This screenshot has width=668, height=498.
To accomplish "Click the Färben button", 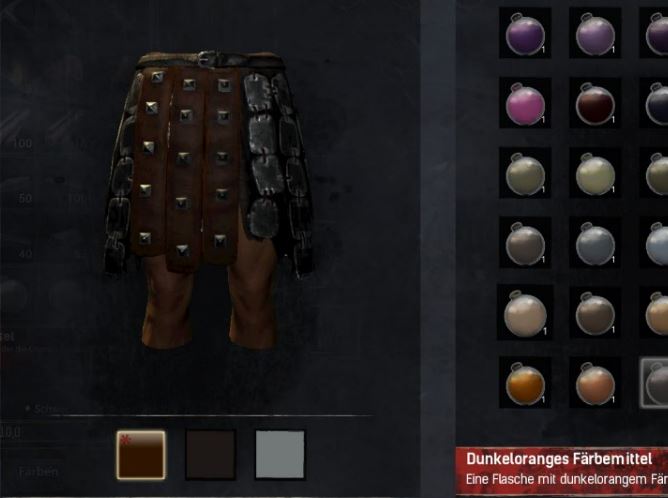I will coord(38,471).
